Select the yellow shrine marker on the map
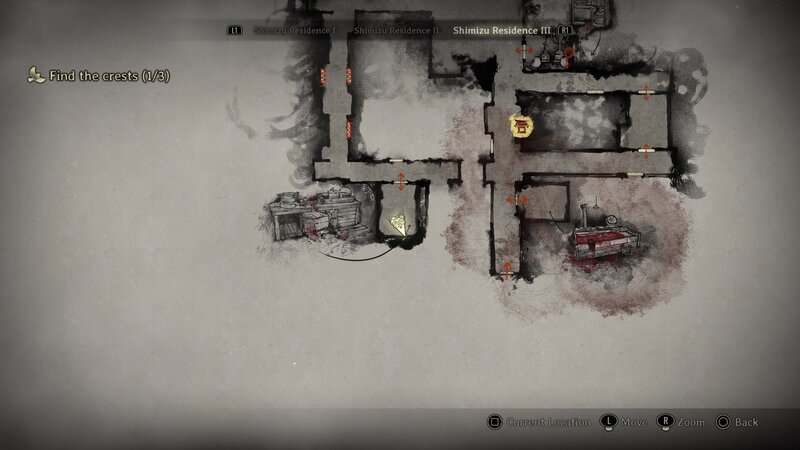 [520, 126]
